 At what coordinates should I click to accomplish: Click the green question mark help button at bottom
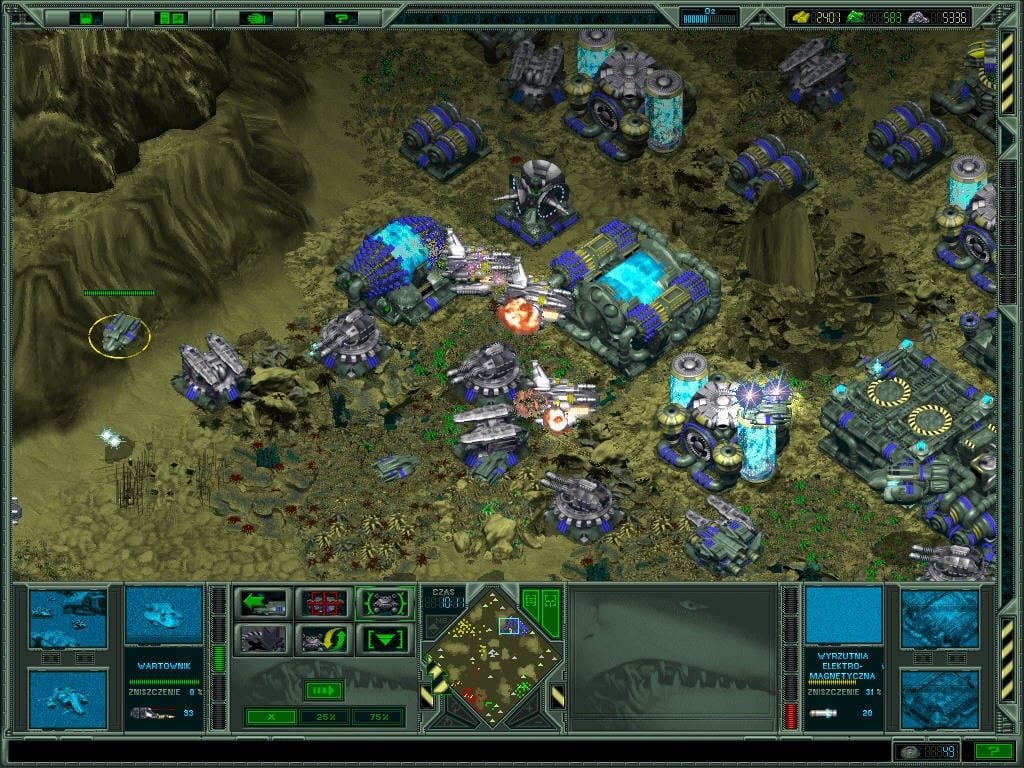point(993,751)
